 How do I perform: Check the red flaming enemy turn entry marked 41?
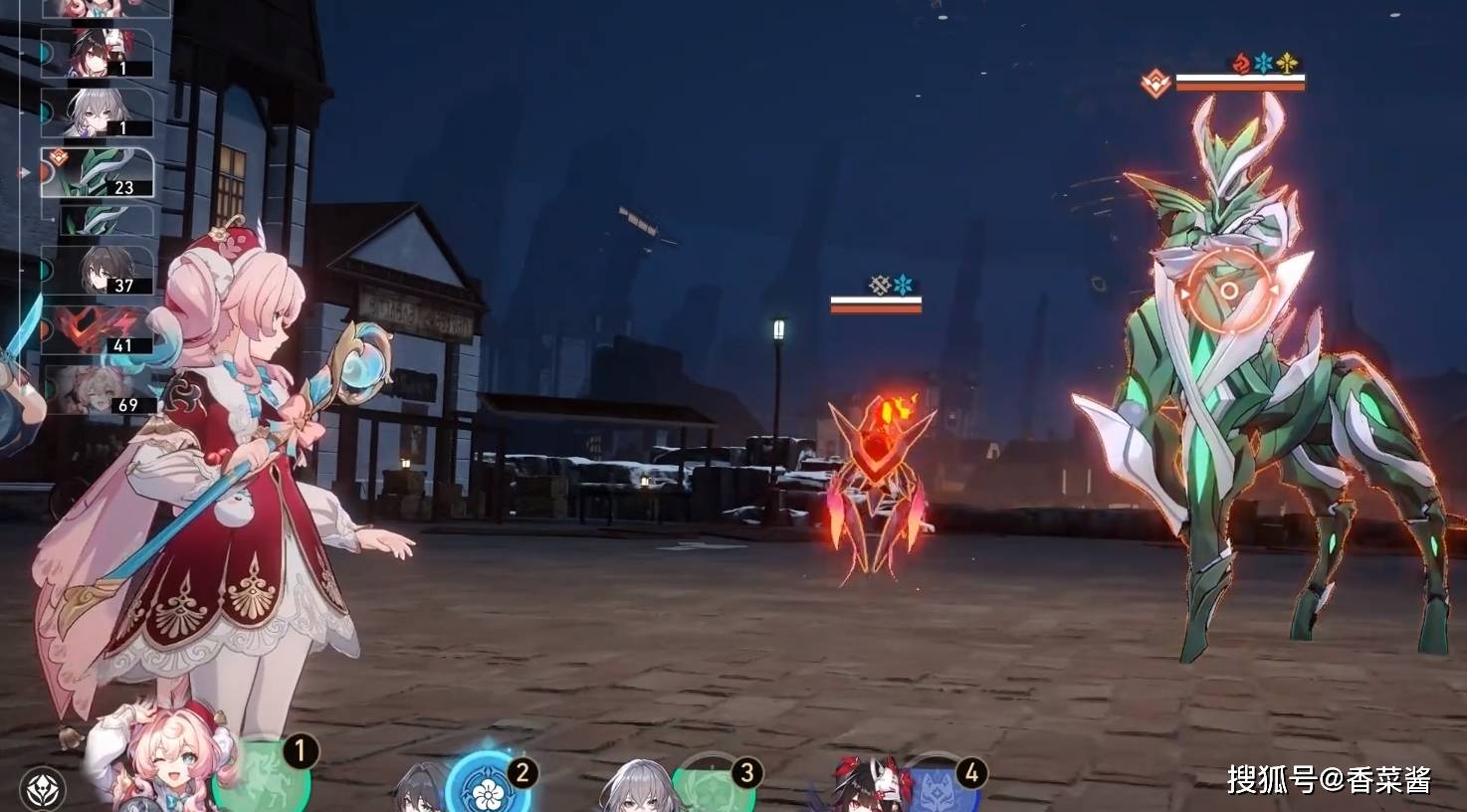[98, 330]
